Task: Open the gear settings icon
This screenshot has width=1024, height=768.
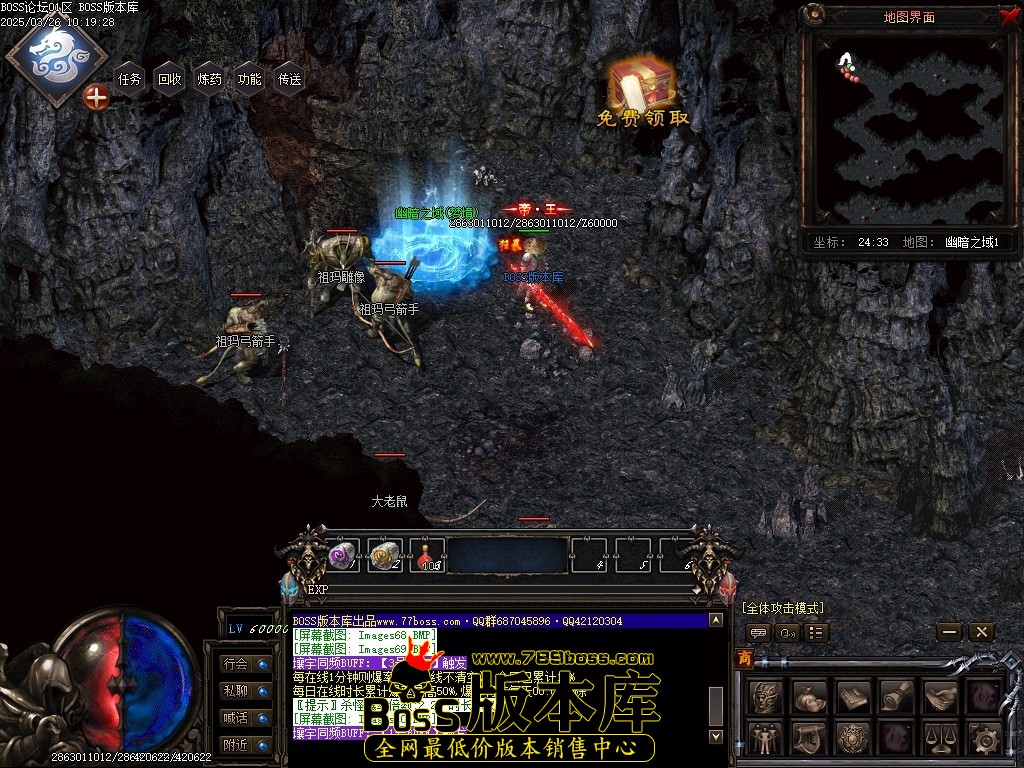Action: click(984, 738)
